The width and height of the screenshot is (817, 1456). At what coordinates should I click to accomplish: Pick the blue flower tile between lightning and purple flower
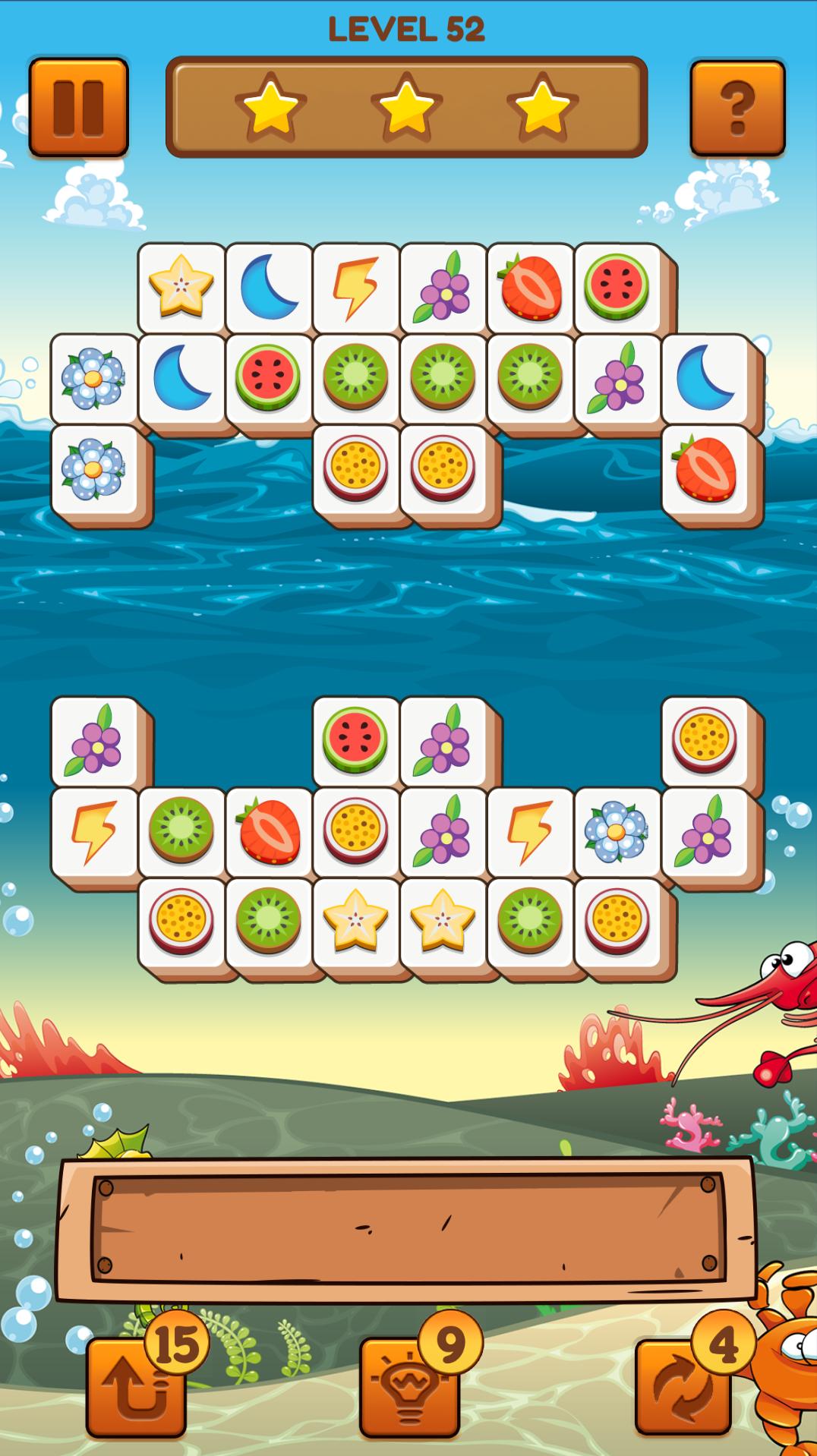617,831
